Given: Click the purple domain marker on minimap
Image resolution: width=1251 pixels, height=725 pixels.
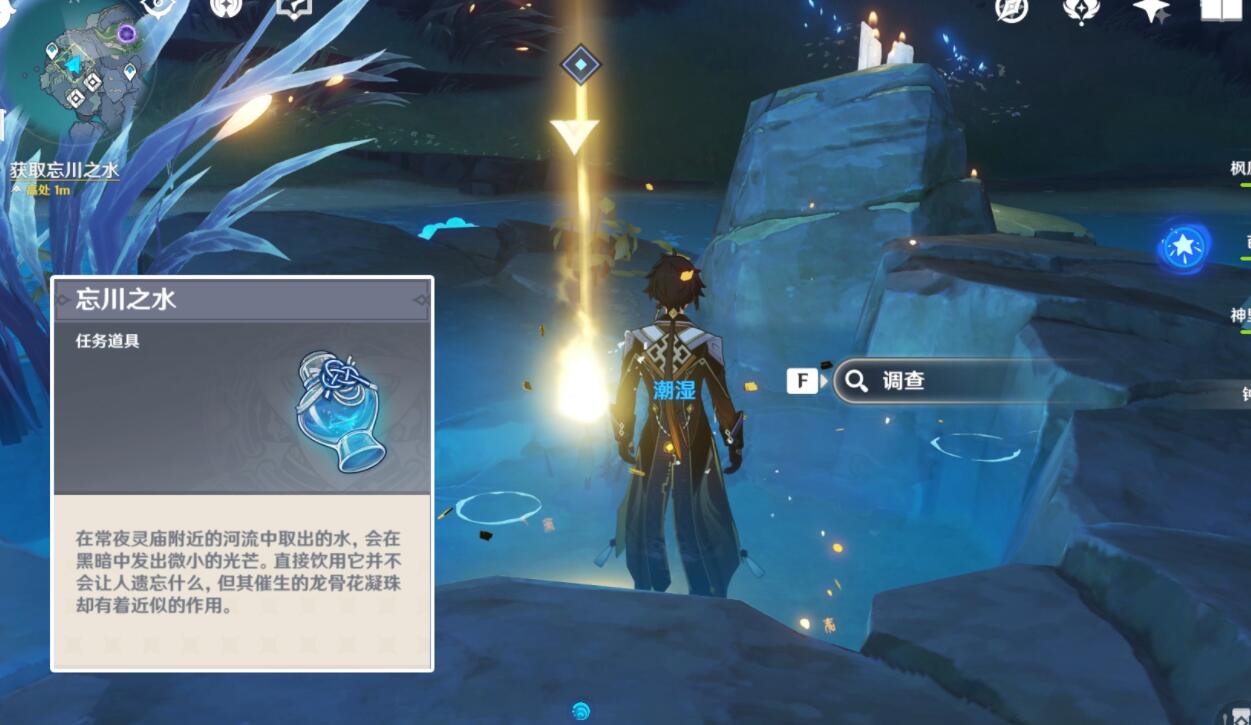Looking at the screenshot, I should point(126,34).
